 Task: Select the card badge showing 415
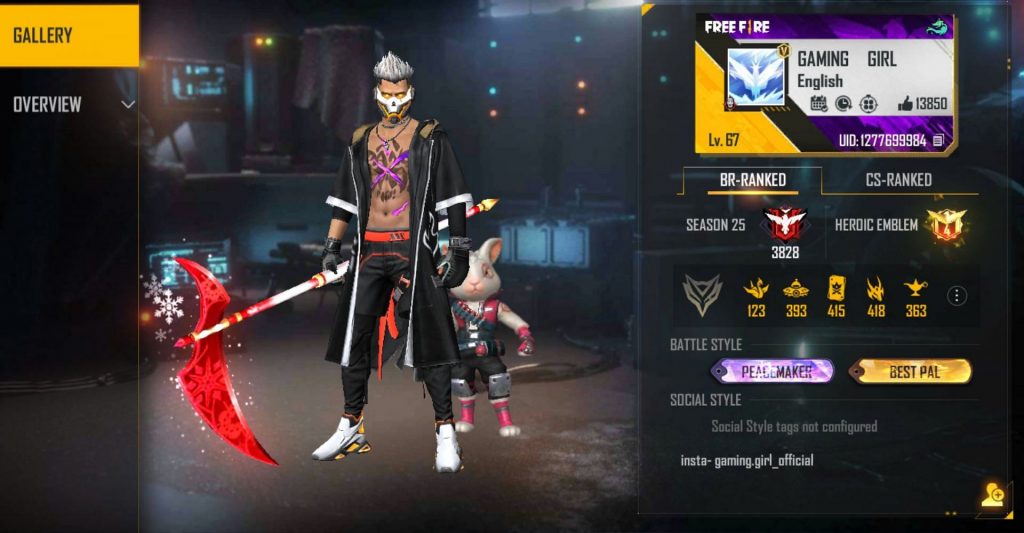[x=836, y=289]
